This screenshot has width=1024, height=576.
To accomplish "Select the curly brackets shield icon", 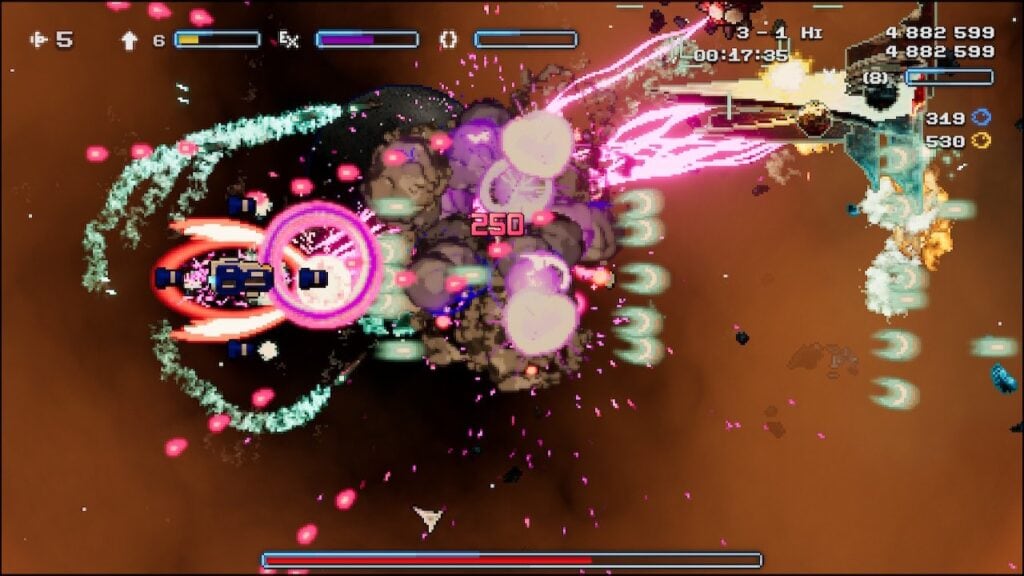I will (449, 40).
